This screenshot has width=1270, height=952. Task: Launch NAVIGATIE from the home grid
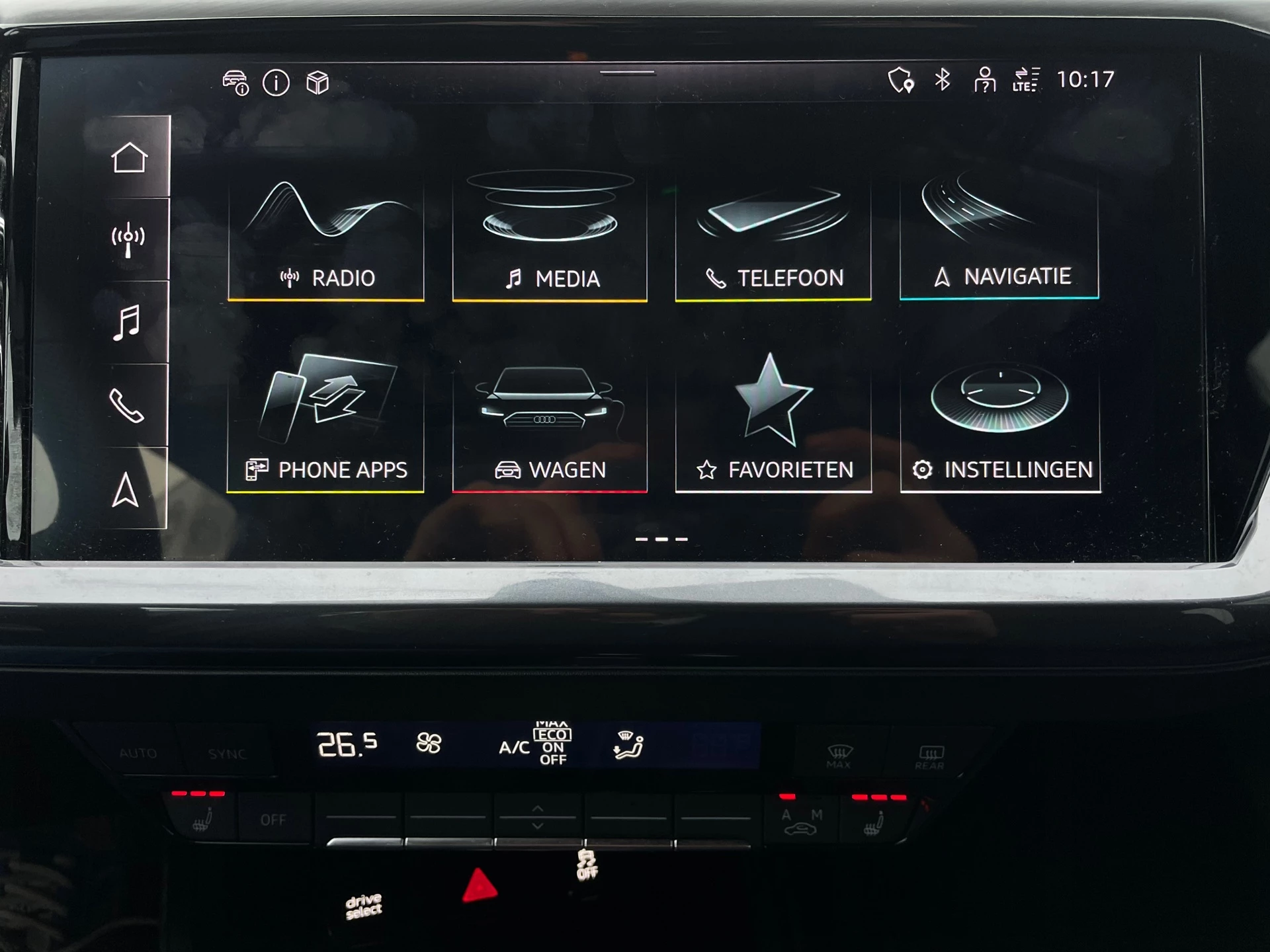pyautogui.click(x=999, y=237)
